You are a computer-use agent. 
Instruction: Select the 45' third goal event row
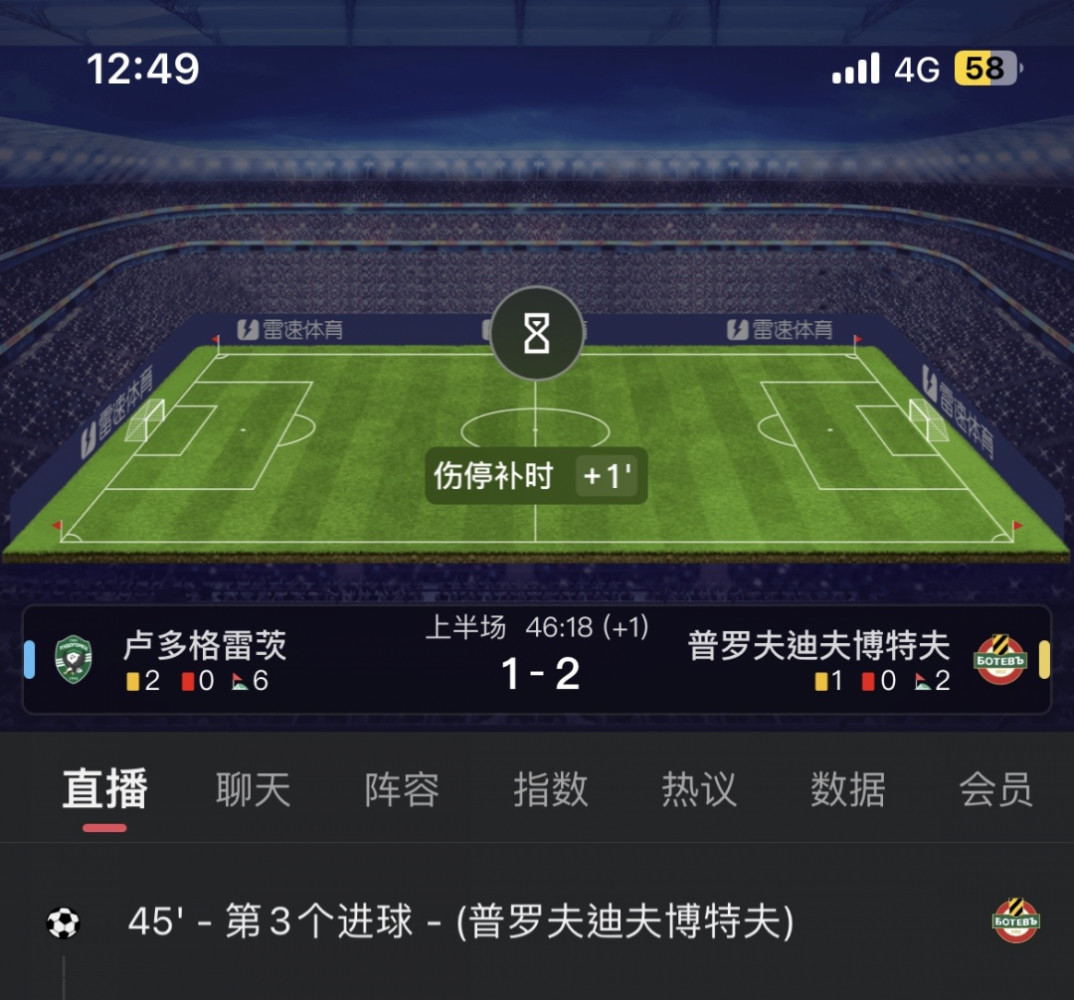coord(460,922)
